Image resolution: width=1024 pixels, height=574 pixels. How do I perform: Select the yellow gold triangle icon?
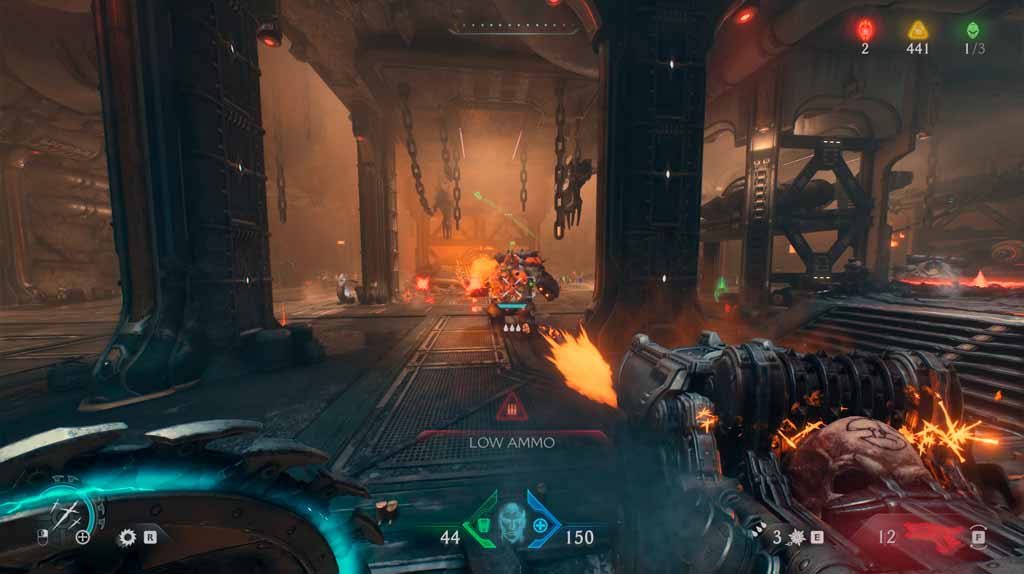(x=918, y=30)
